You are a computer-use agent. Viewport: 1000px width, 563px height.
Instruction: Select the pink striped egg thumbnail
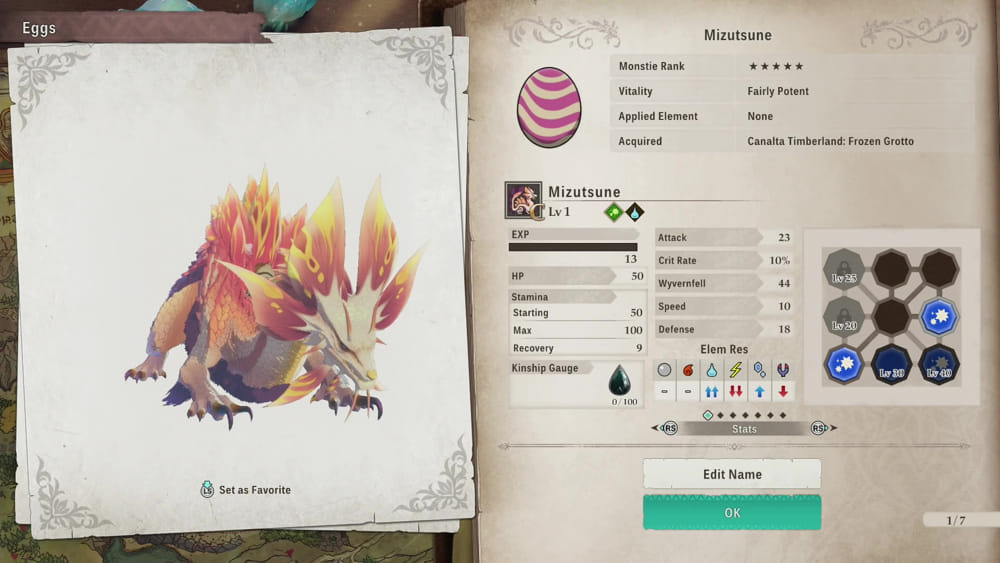coord(548,105)
